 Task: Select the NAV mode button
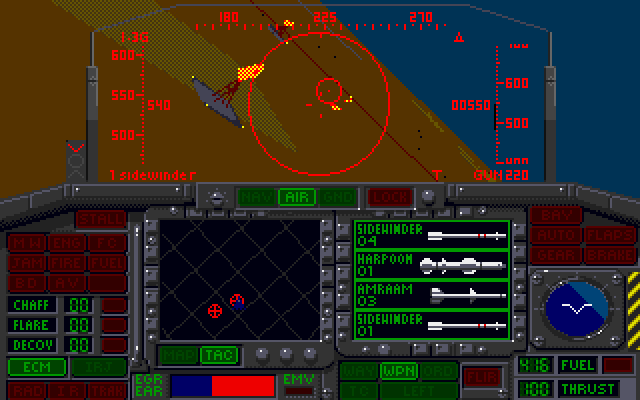255,197
